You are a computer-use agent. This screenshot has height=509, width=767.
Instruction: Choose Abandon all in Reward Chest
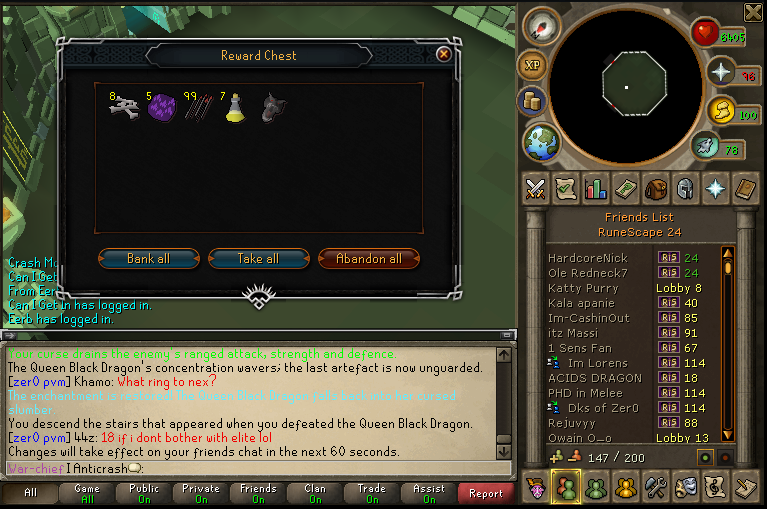368,259
